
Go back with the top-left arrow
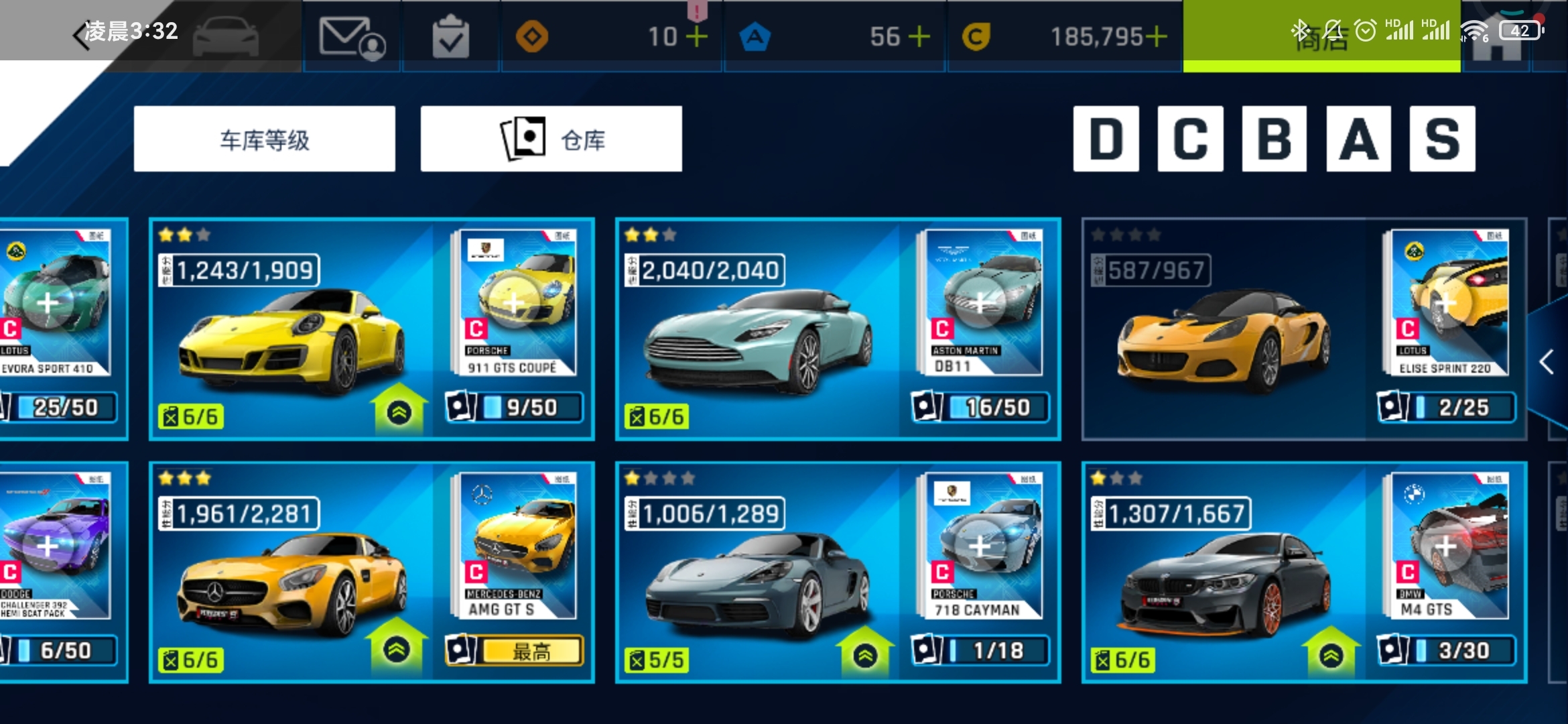82,35
